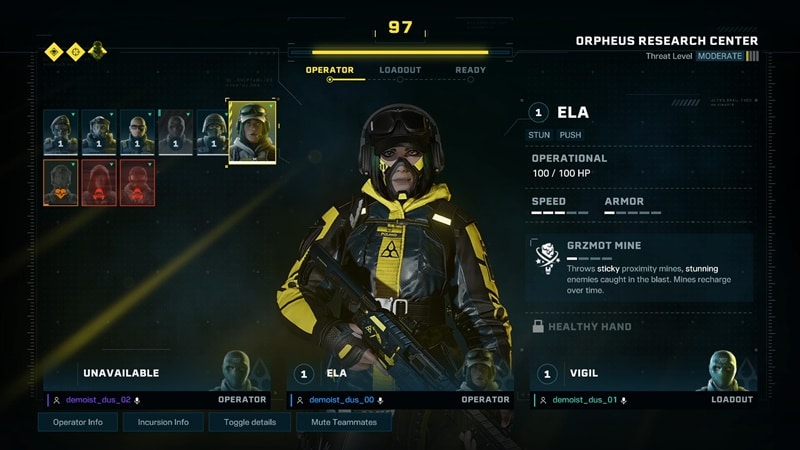Show Incursion Info
Screen dimensions: 800x450
click(163, 422)
